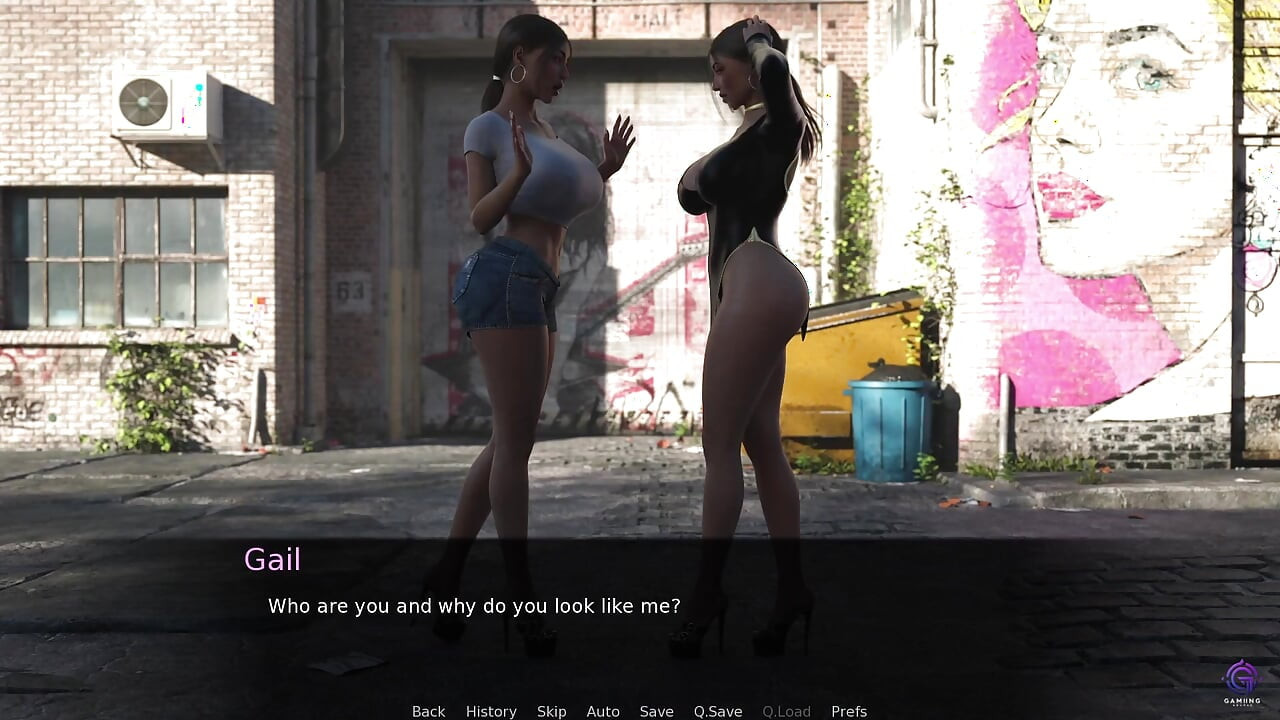Open the Save game screen
This screenshot has width=1280, height=720.
[x=656, y=711]
